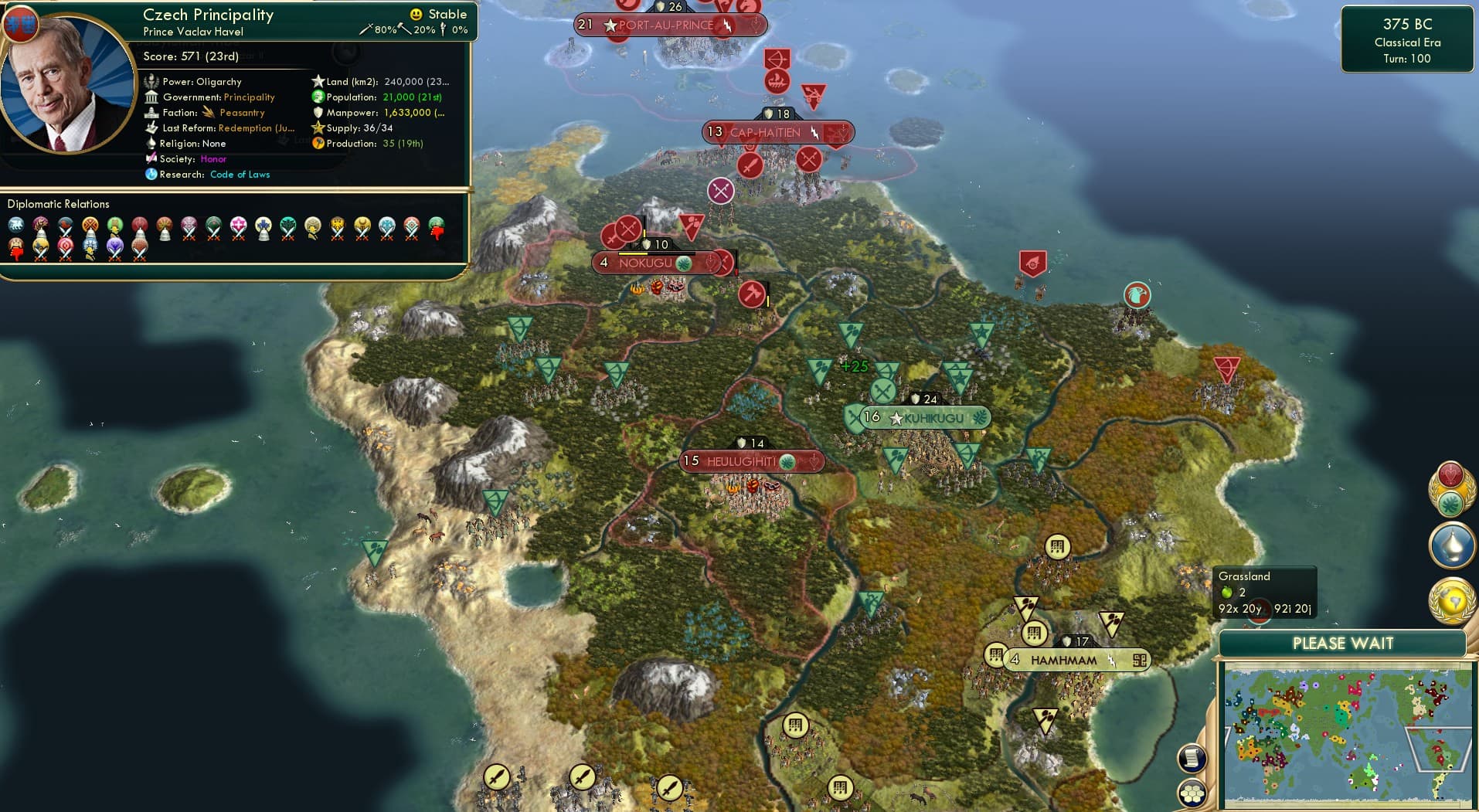The height and width of the screenshot is (812, 1479).
Task: Click the Manpower shield icon
Action: coord(317,112)
